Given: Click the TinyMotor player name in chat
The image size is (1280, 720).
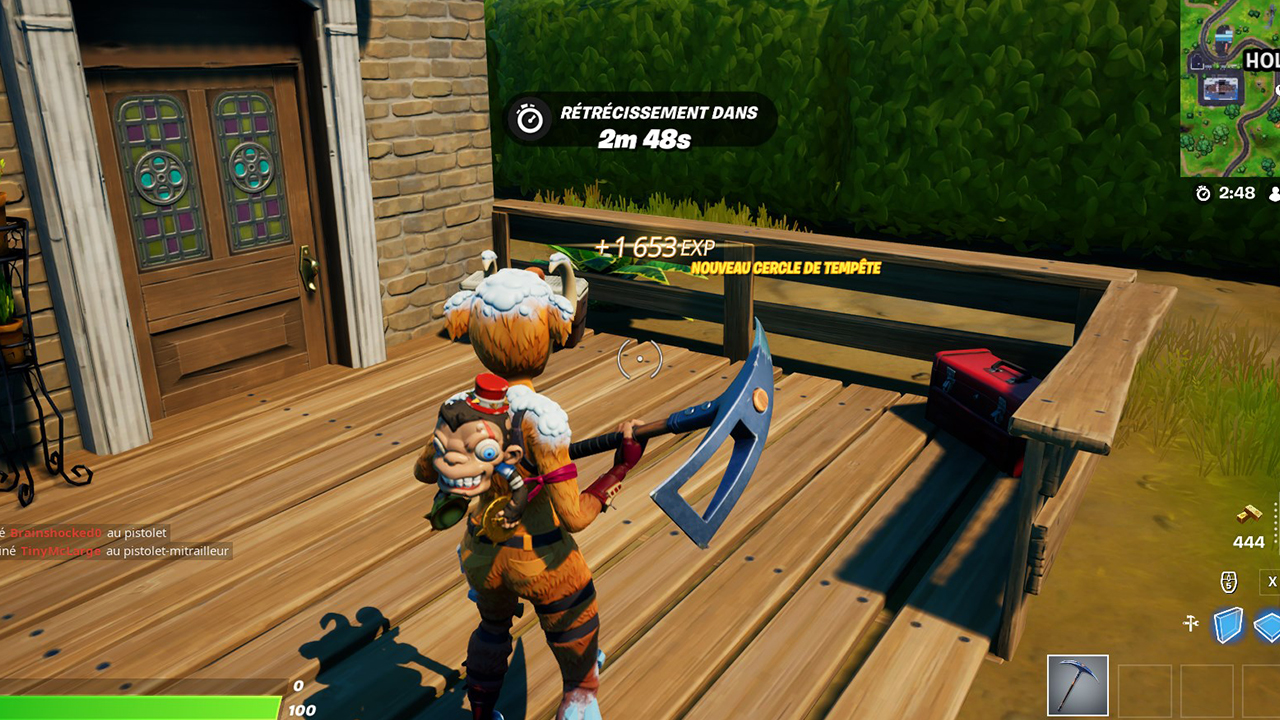Looking at the screenshot, I should 60,551.
